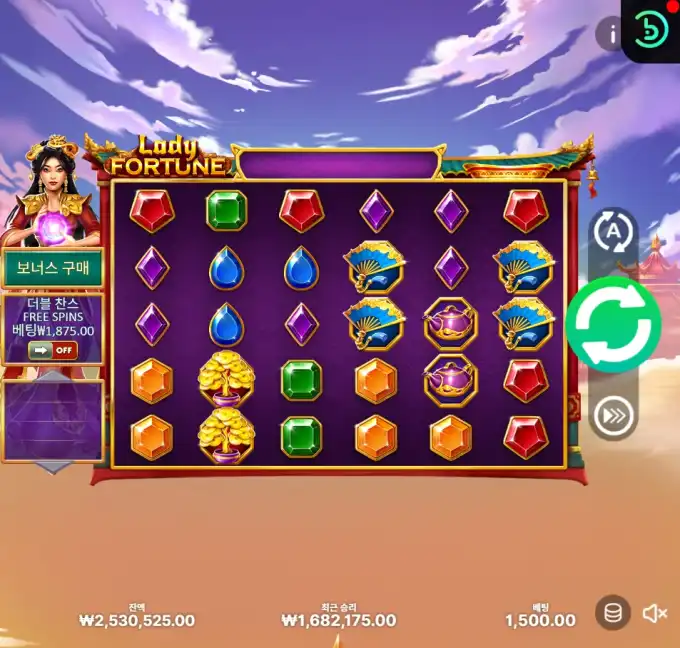Viewport: 680px width, 648px height.
Task: Toggle the 더블 찬스 OFF switch
Action: (x=52, y=350)
